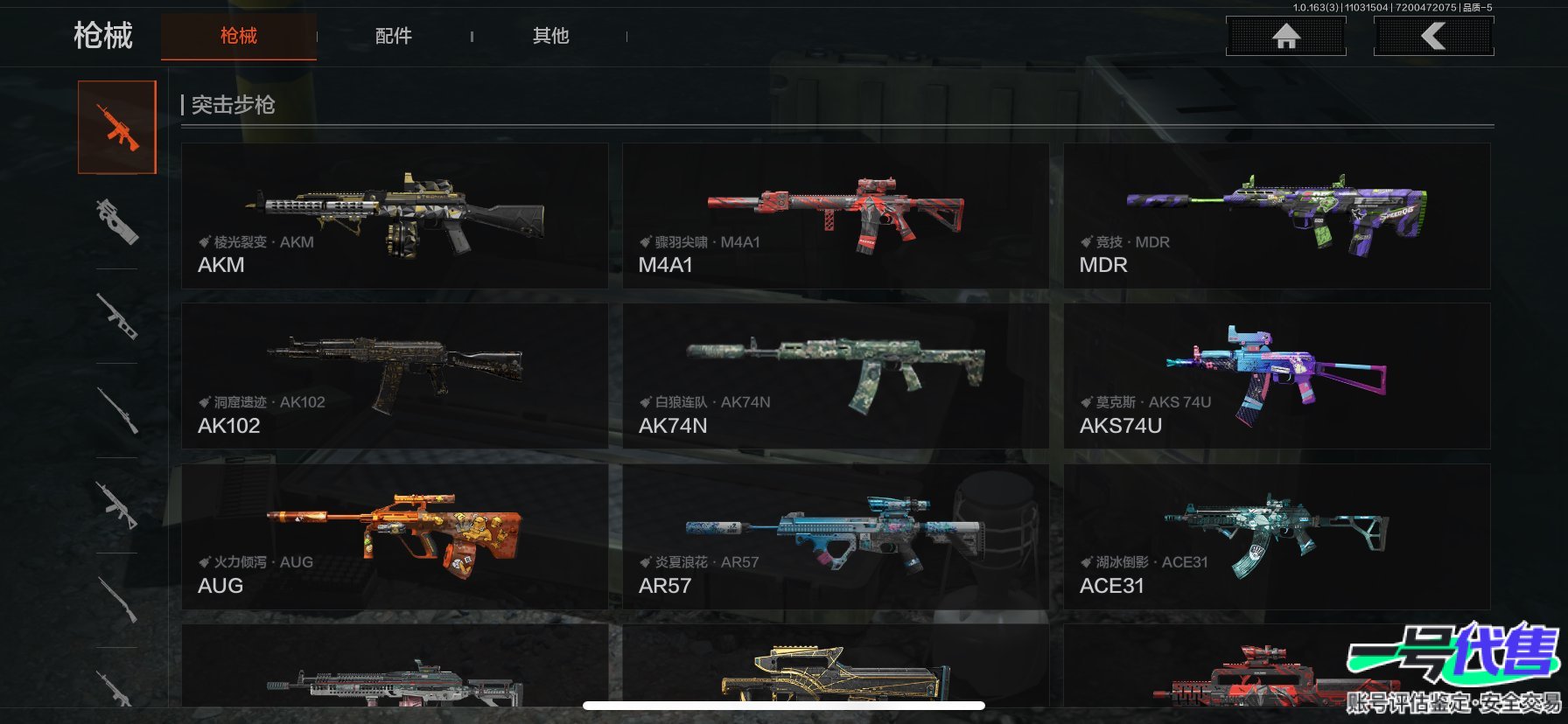Click the back arrow button
Viewport: 1568px width, 724px height.
coord(1433,36)
